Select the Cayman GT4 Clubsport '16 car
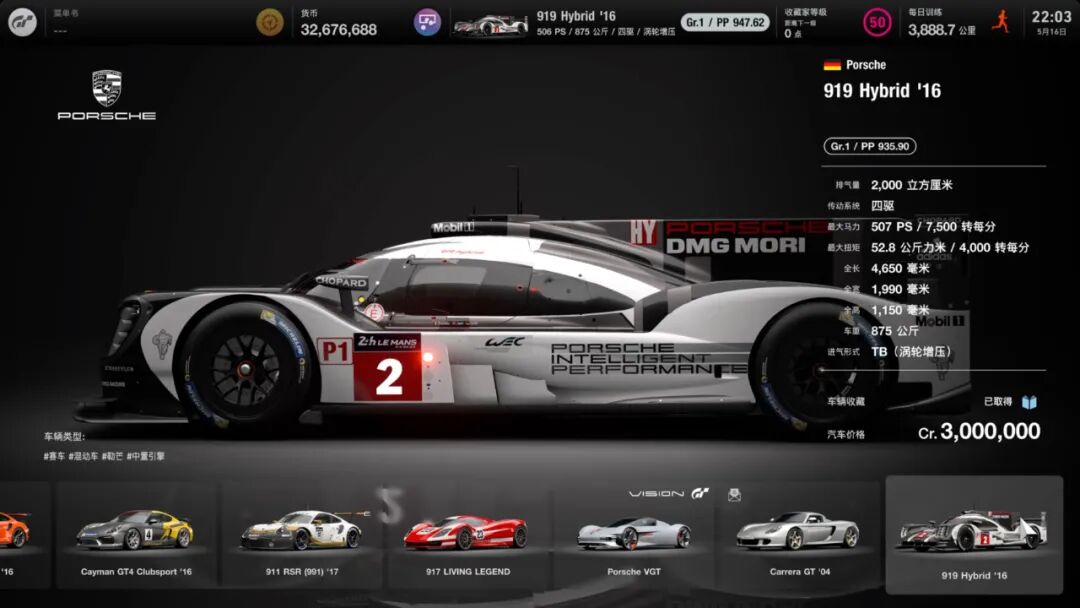This screenshot has height=608, width=1080. (136, 535)
